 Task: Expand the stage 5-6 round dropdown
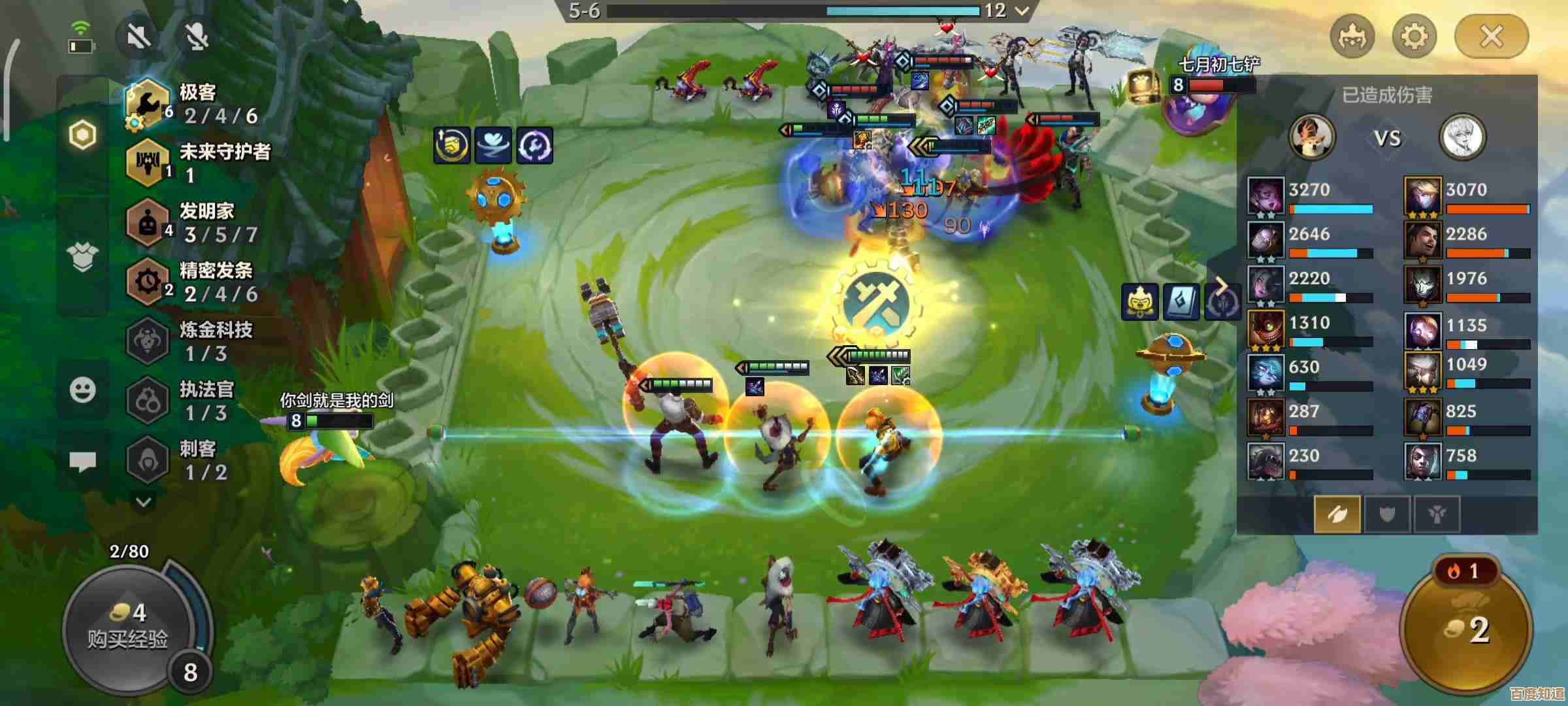click(1022, 10)
